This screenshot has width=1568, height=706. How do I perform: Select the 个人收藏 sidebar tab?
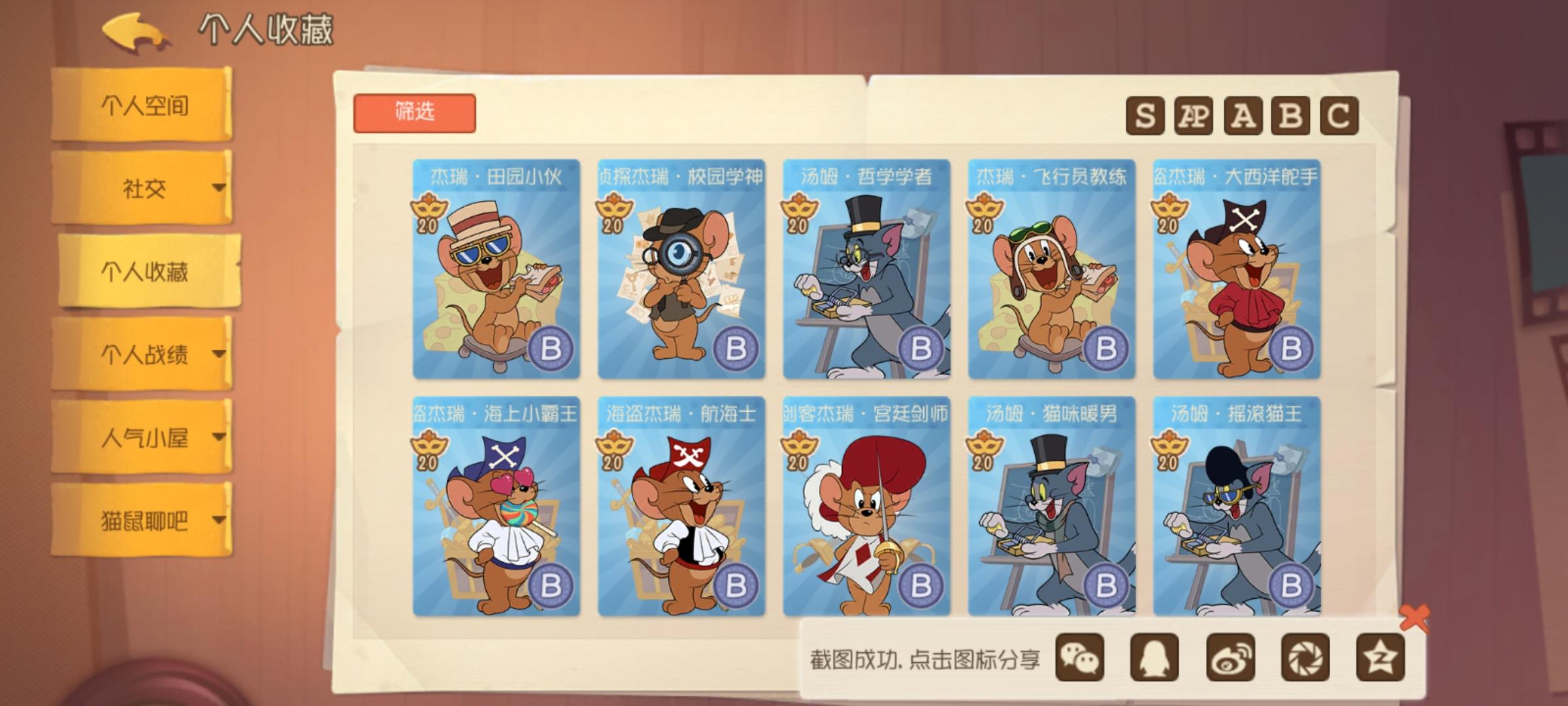tap(145, 270)
